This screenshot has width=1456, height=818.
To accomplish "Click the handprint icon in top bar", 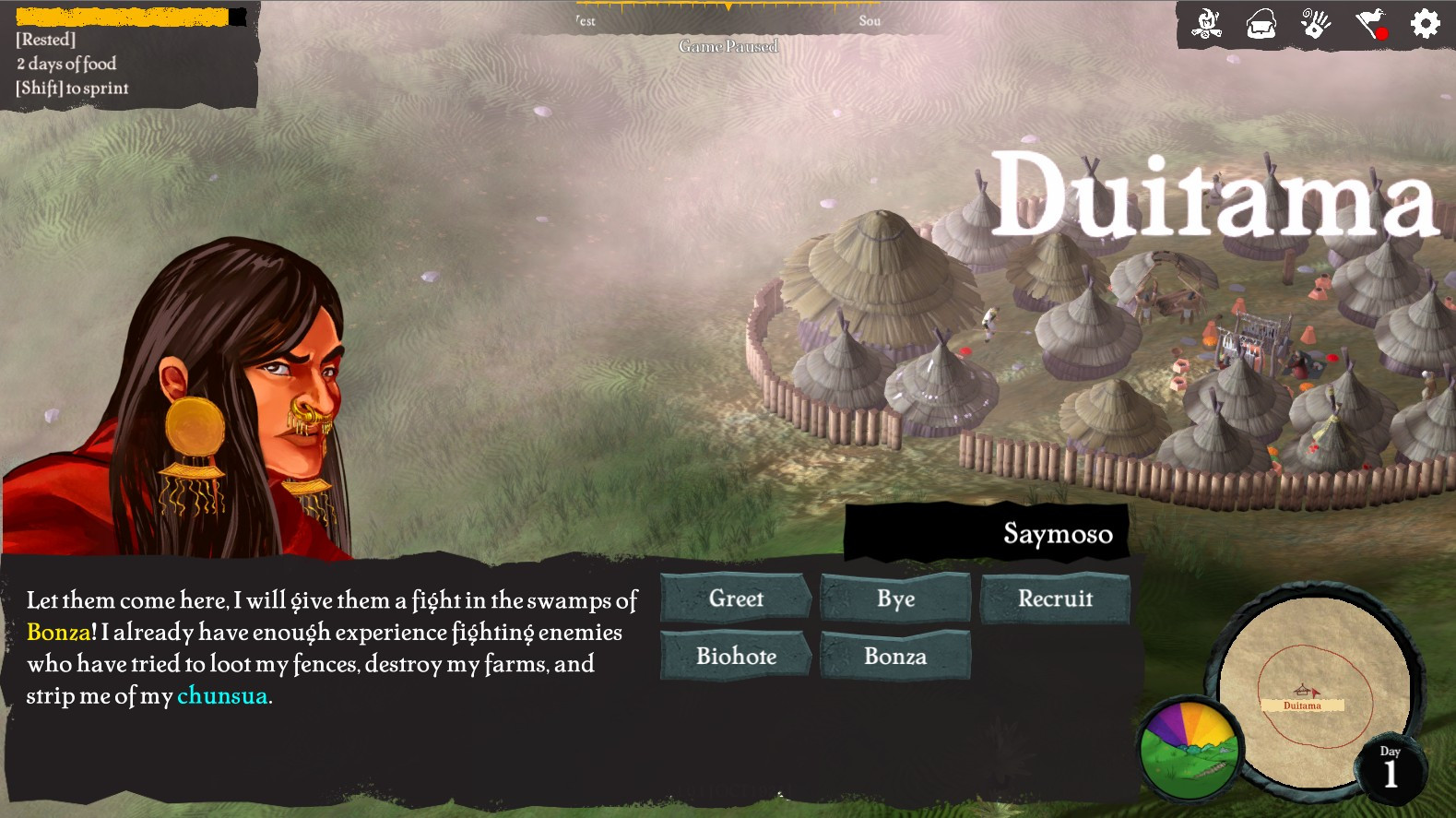I will point(1316,24).
